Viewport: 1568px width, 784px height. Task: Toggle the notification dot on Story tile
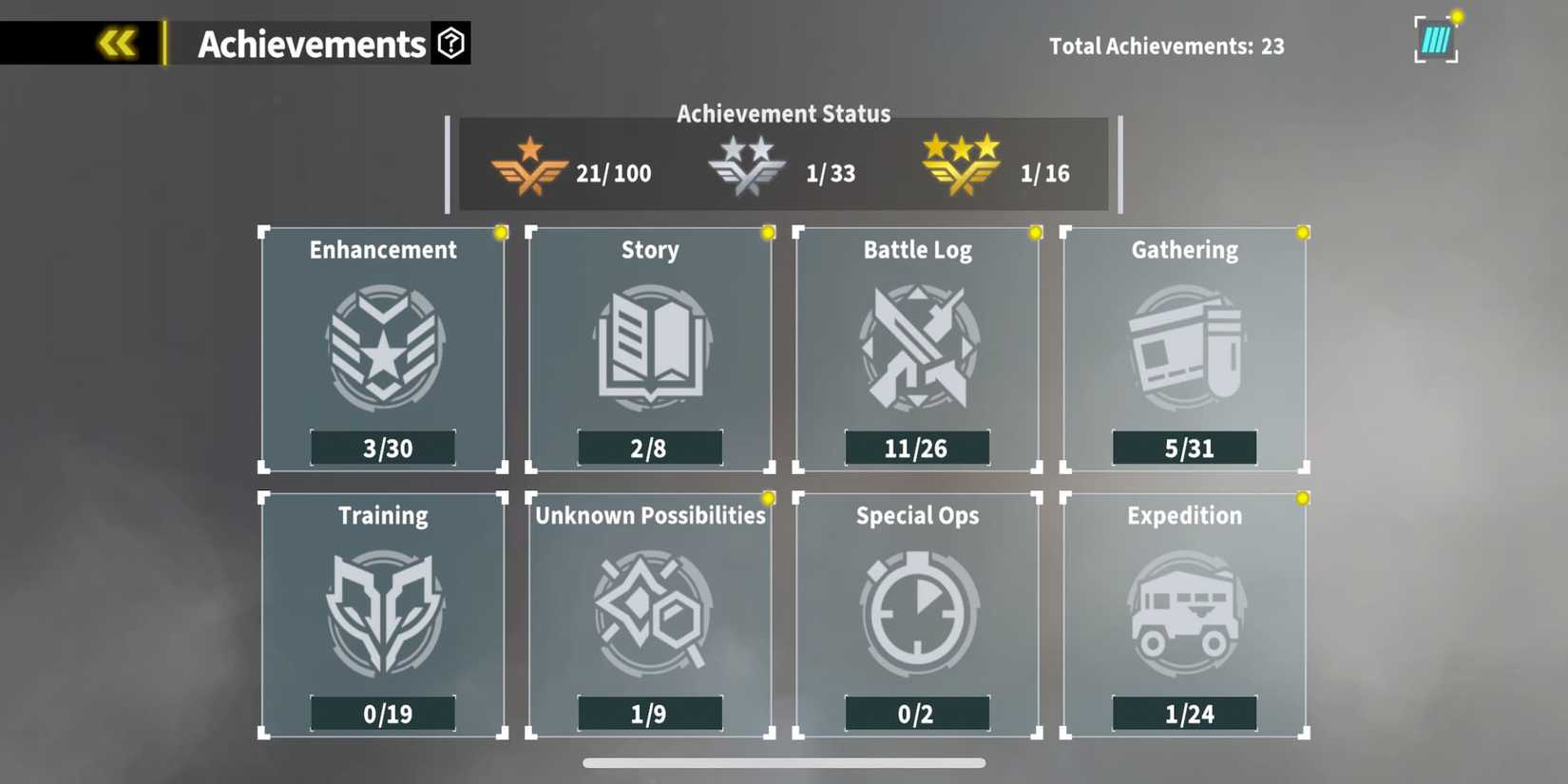[768, 231]
